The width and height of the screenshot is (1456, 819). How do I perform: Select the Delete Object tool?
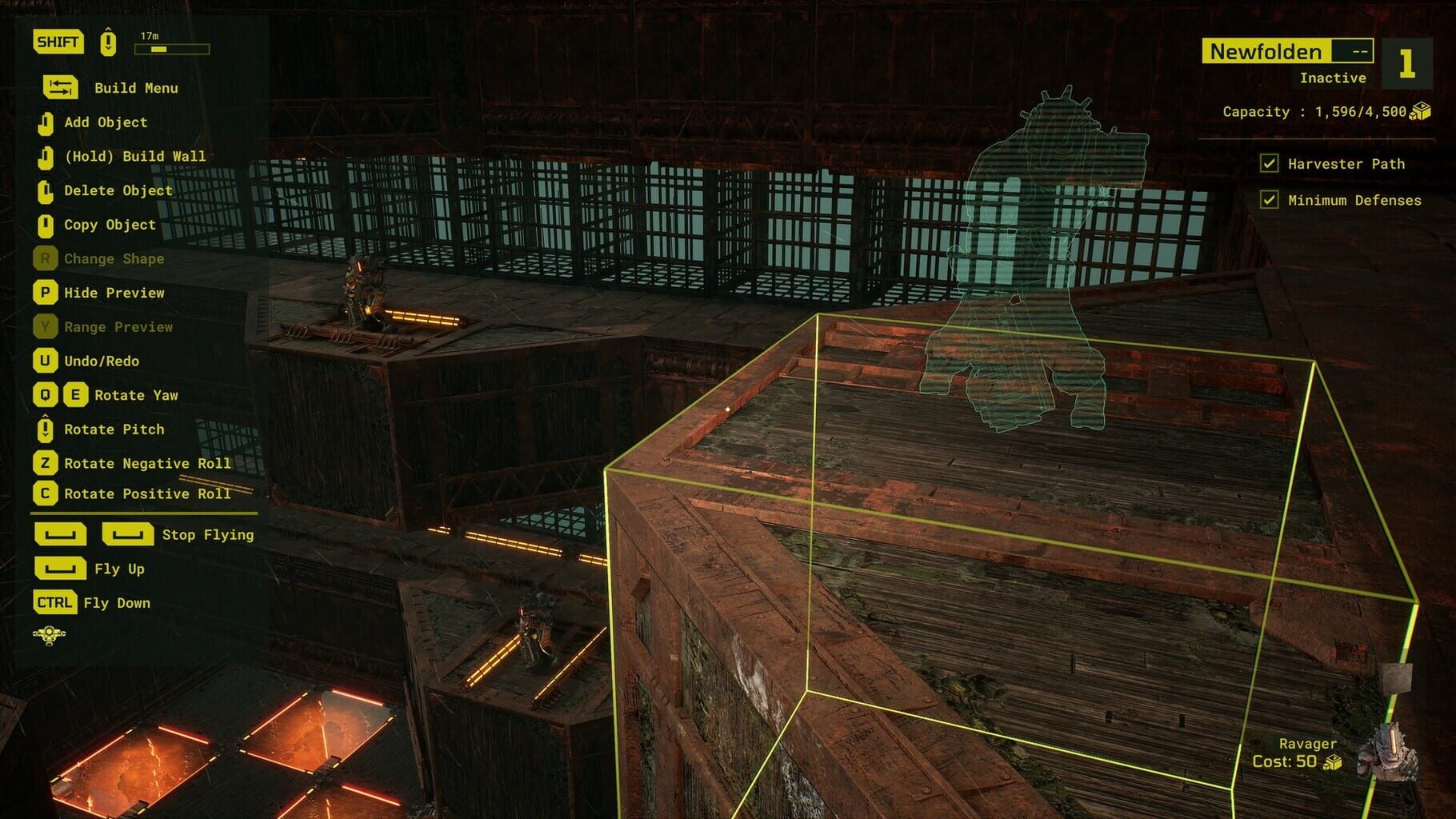point(118,190)
